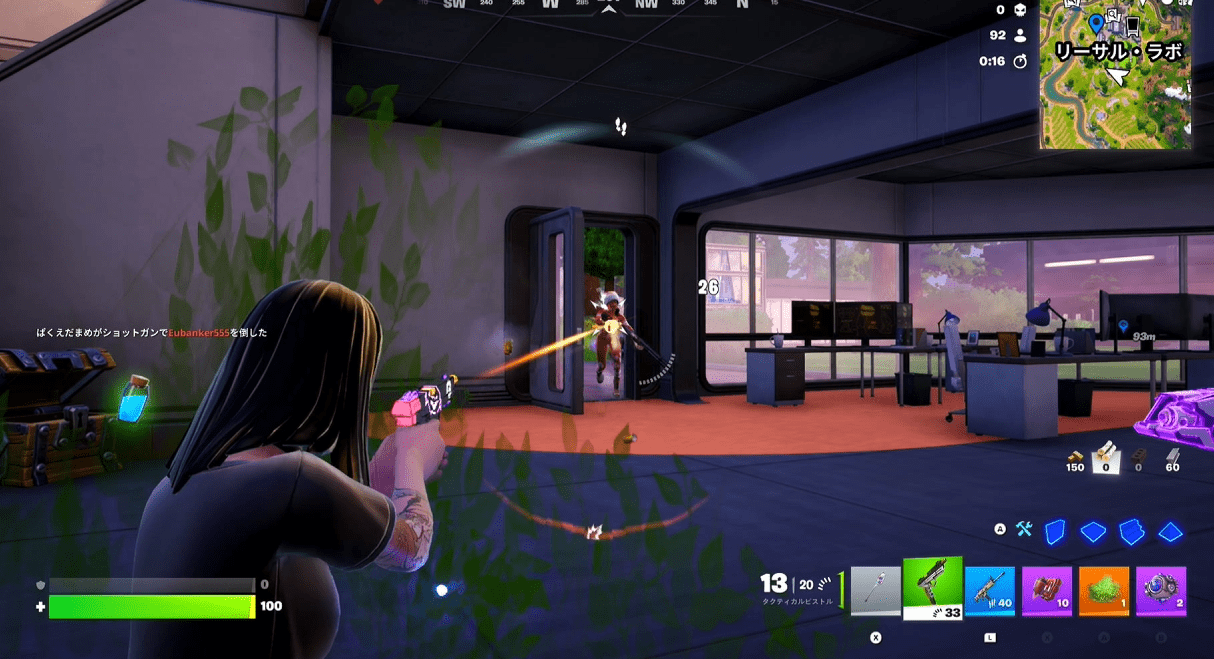Select the pyramid roof building piece
The image size is (1214, 659).
pyautogui.click(x=1170, y=531)
